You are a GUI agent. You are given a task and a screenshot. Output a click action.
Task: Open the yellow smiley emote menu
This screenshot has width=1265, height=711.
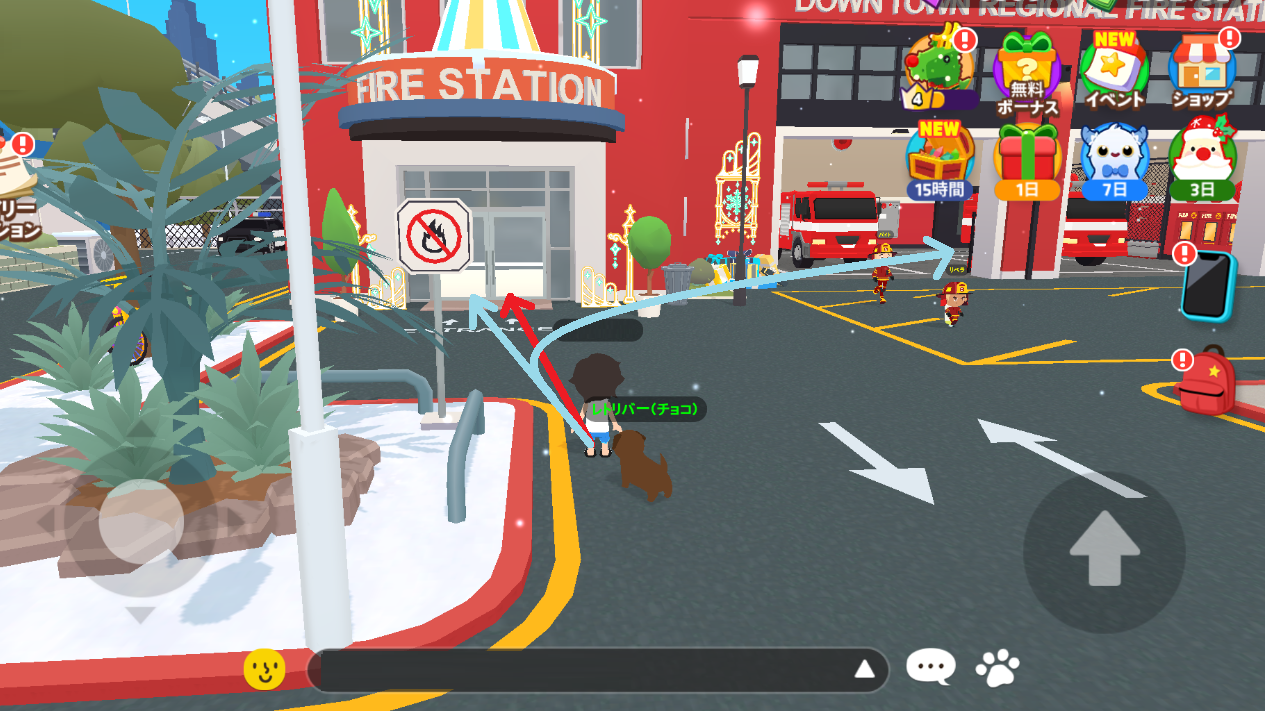click(x=265, y=669)
